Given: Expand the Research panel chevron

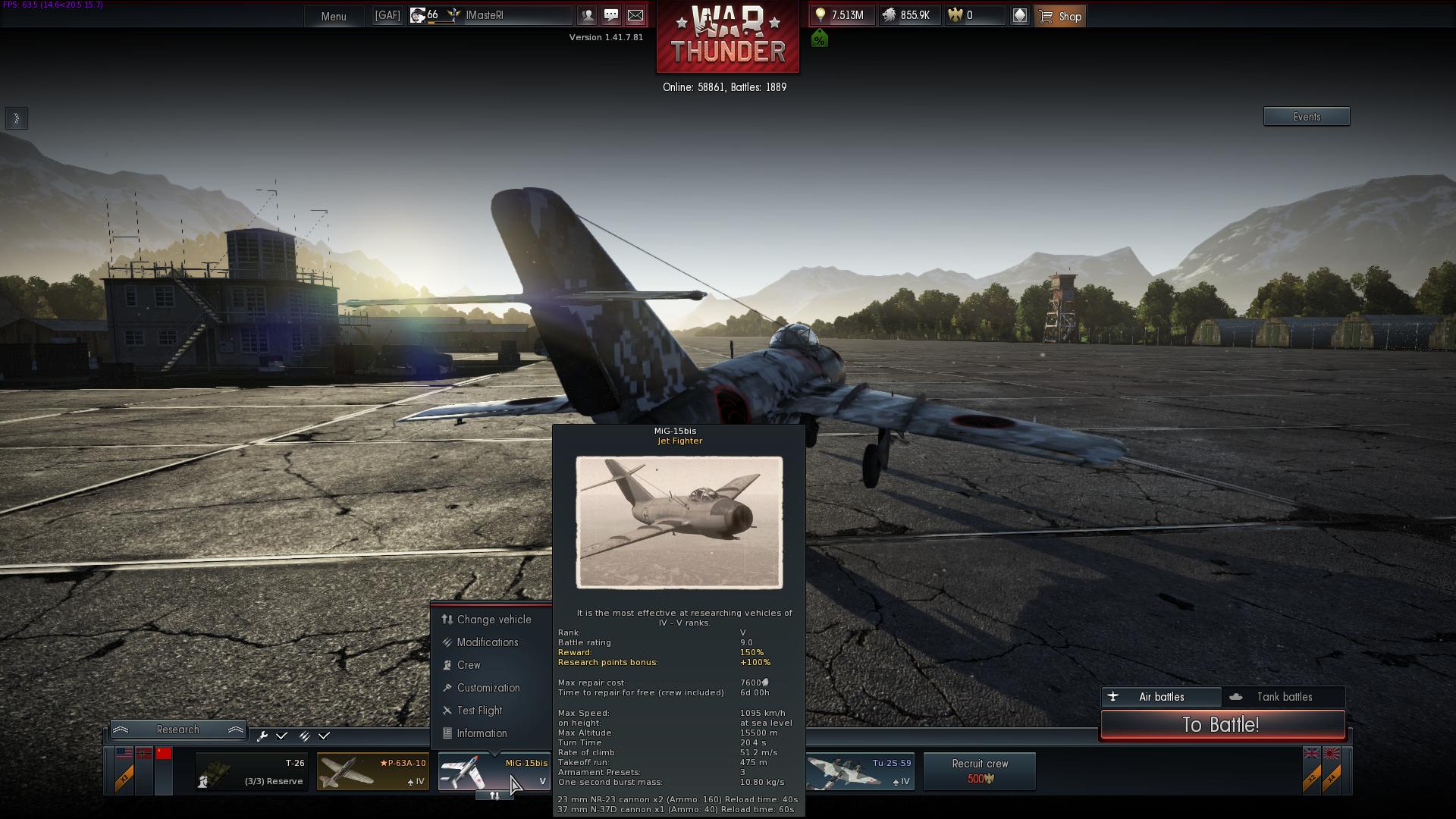Looking at the screenshot, I should click(121, 730).
